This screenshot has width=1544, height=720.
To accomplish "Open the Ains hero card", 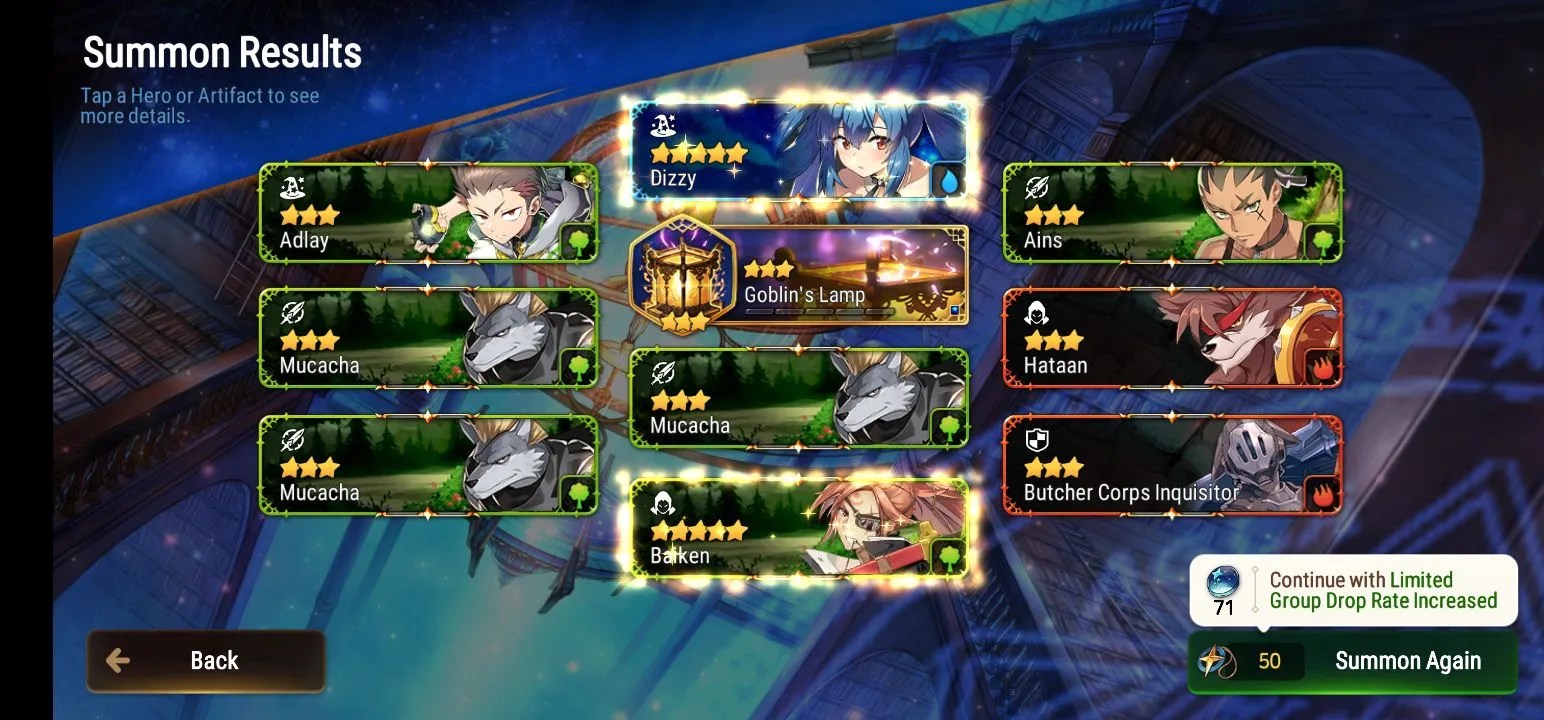I will pos(1172,213).
